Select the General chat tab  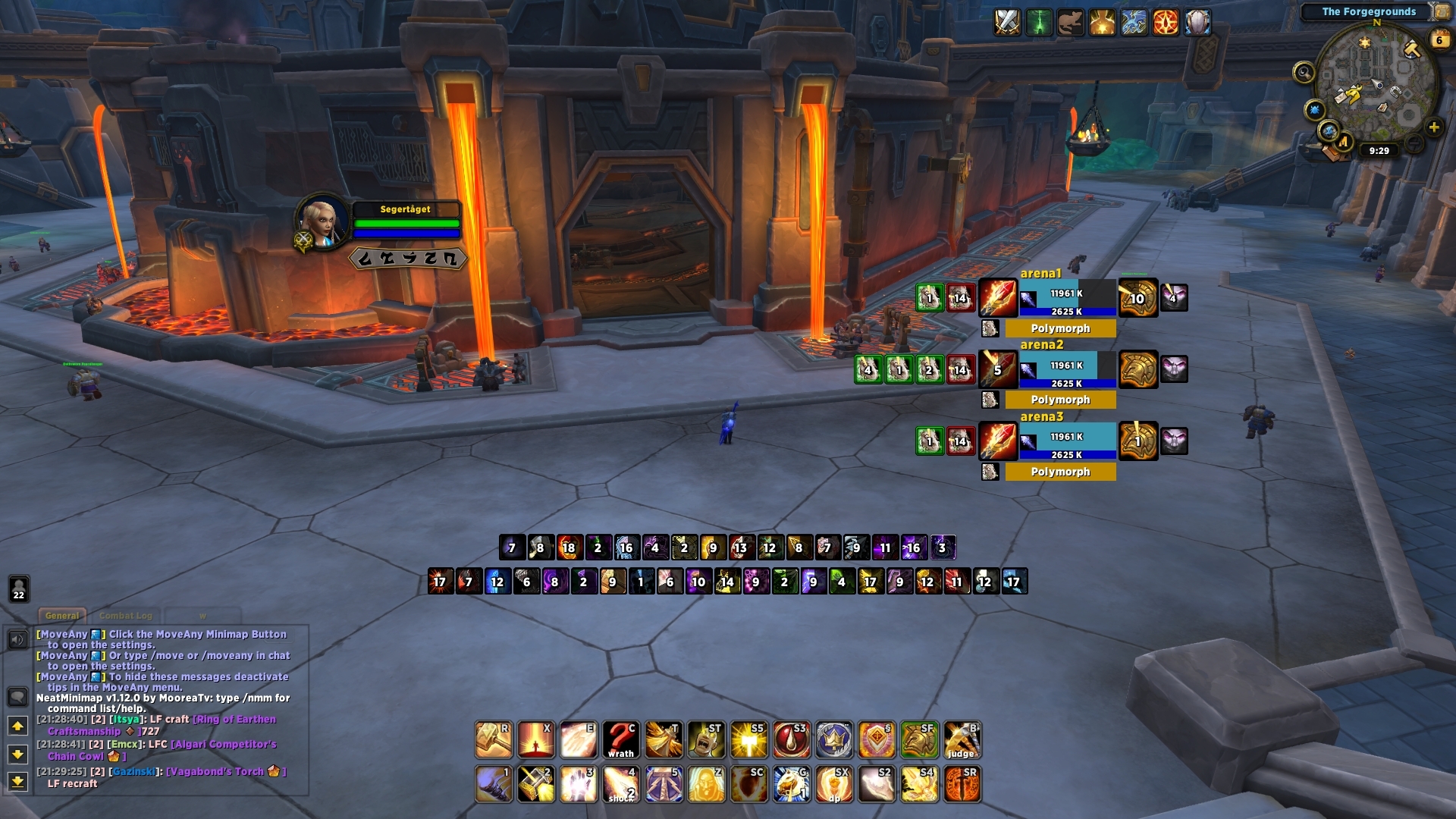tap(63, 616)
